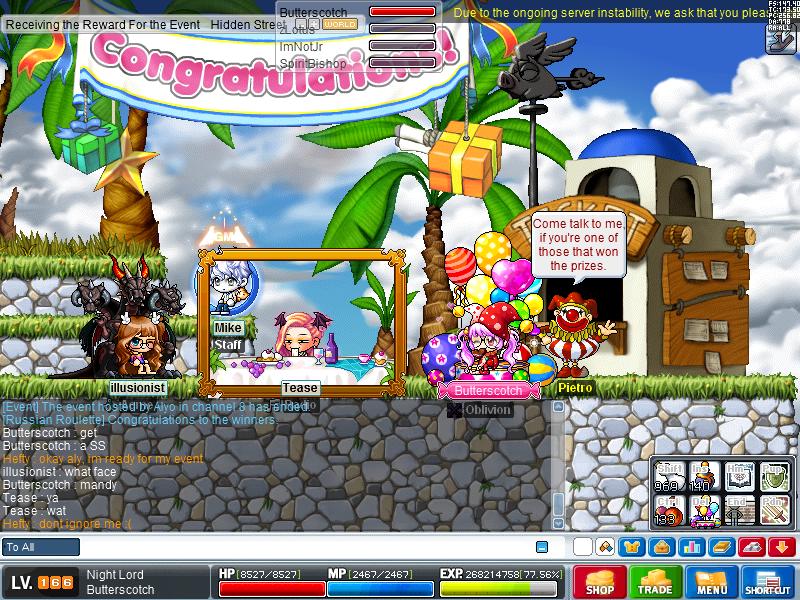Select party member ImNotJr

pos(299,46)
